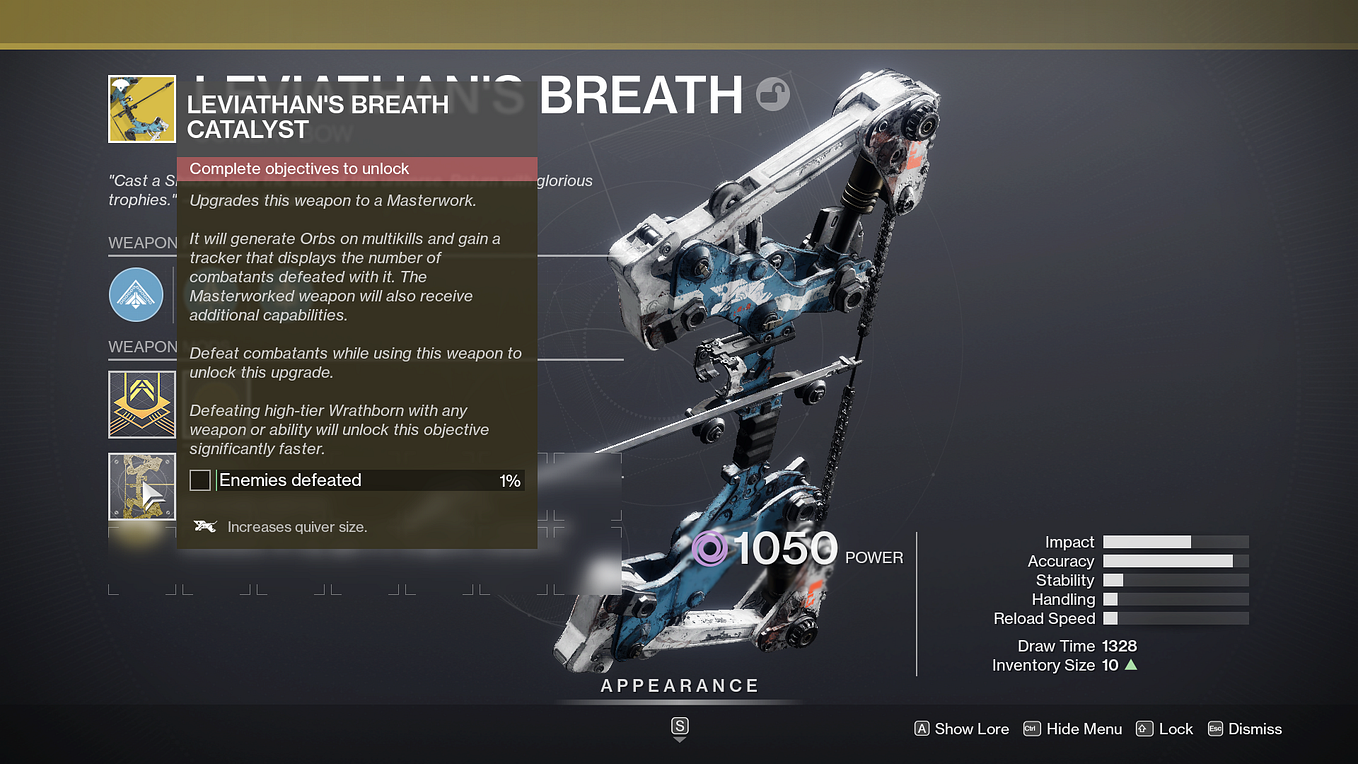Collapse the Complete objectives to unlock banner
Viewport: 1358px width, 764px height.
pyautogui.click(x=356, y=168)
